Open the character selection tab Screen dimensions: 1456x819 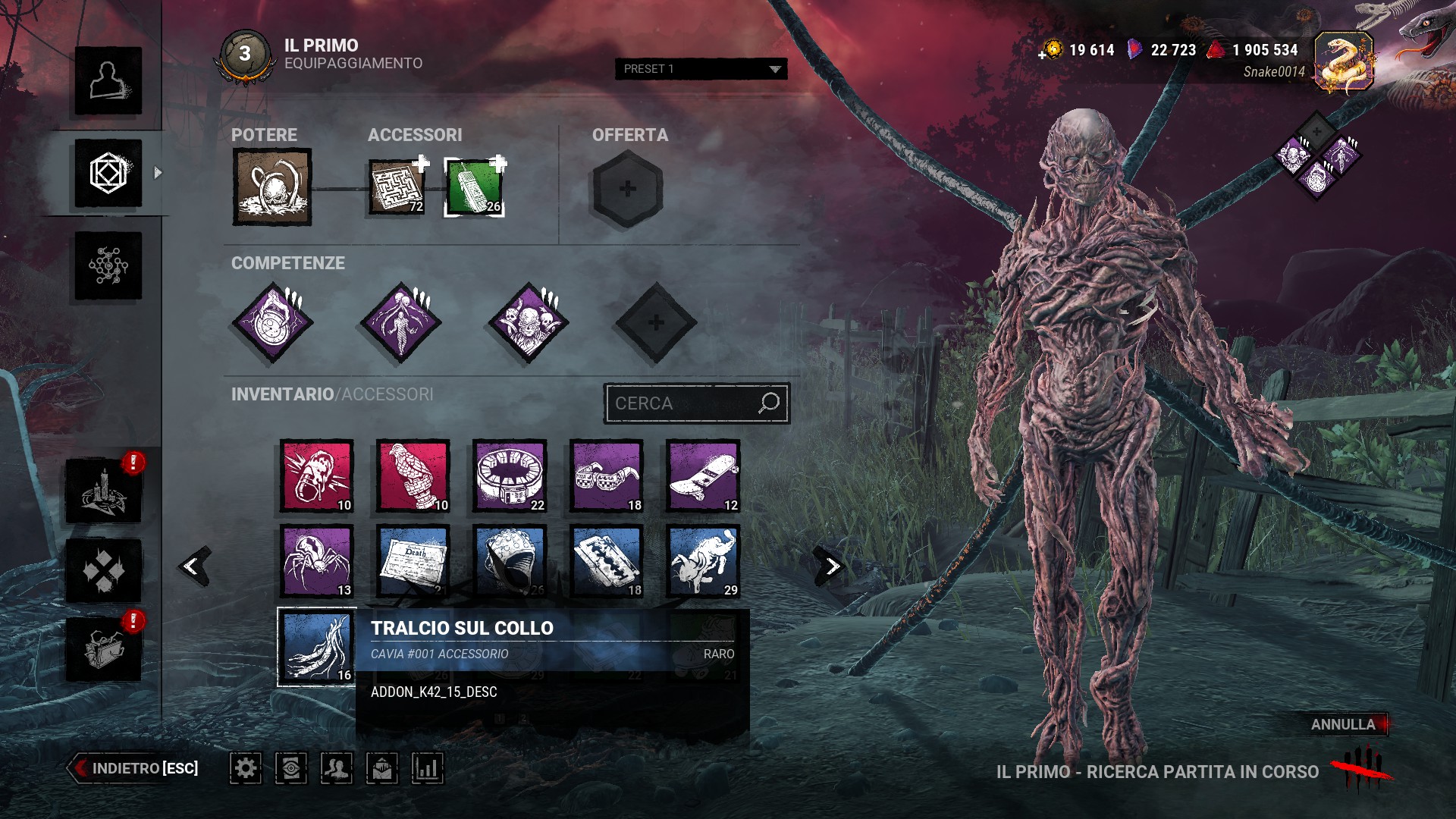tap(108, 80)
